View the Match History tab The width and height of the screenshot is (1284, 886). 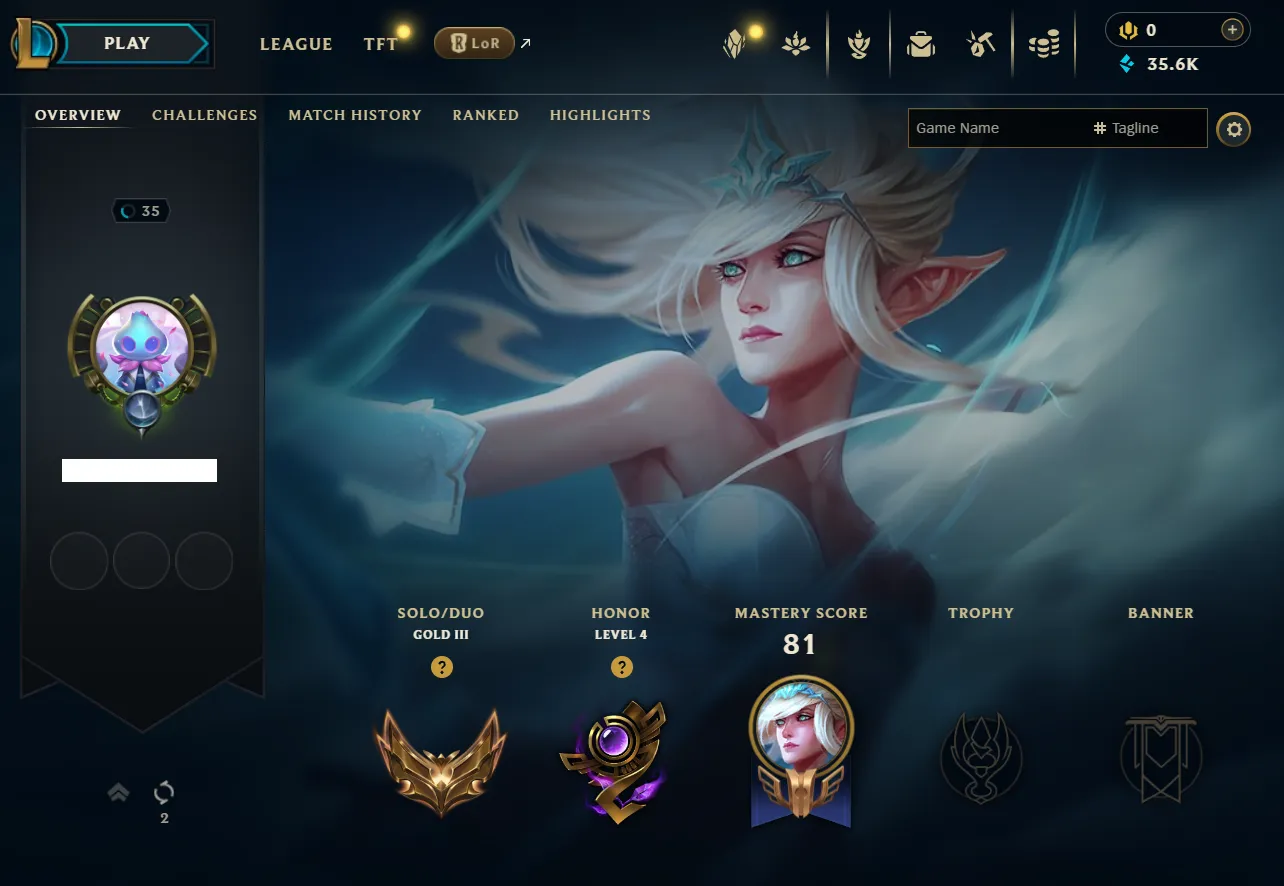(x=355, y=115)
